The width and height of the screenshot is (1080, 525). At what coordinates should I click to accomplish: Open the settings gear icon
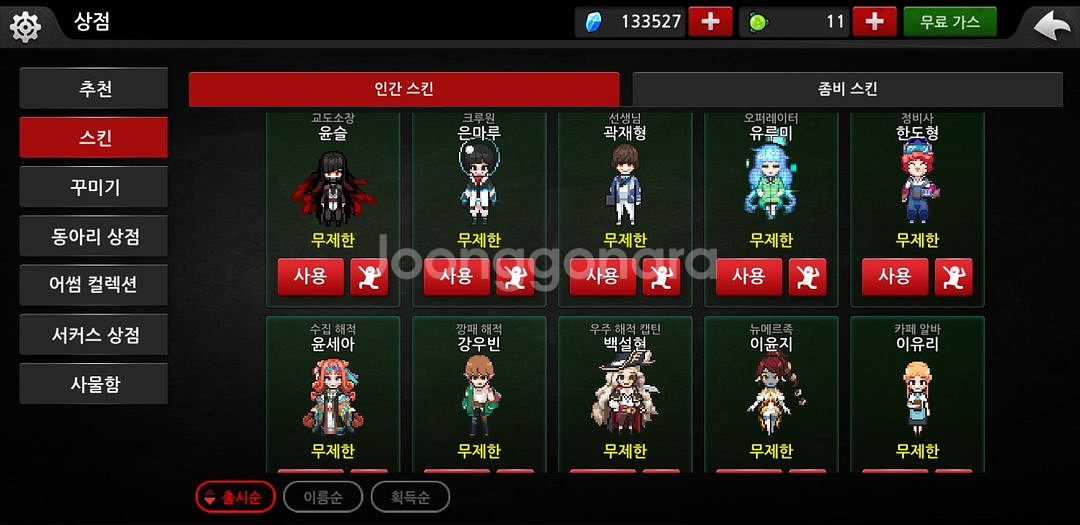coord(25,25)
